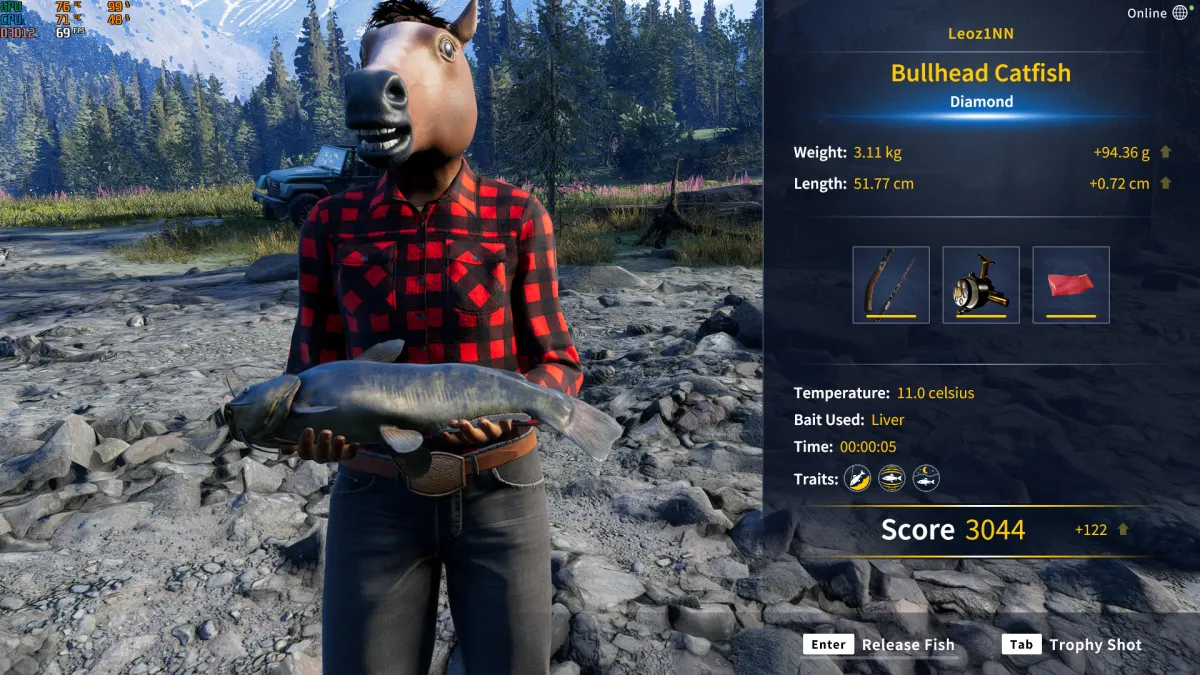Check the night-time moon fish trait
1200x675 pixels.
pyautogui.click(x=926, y=479)
